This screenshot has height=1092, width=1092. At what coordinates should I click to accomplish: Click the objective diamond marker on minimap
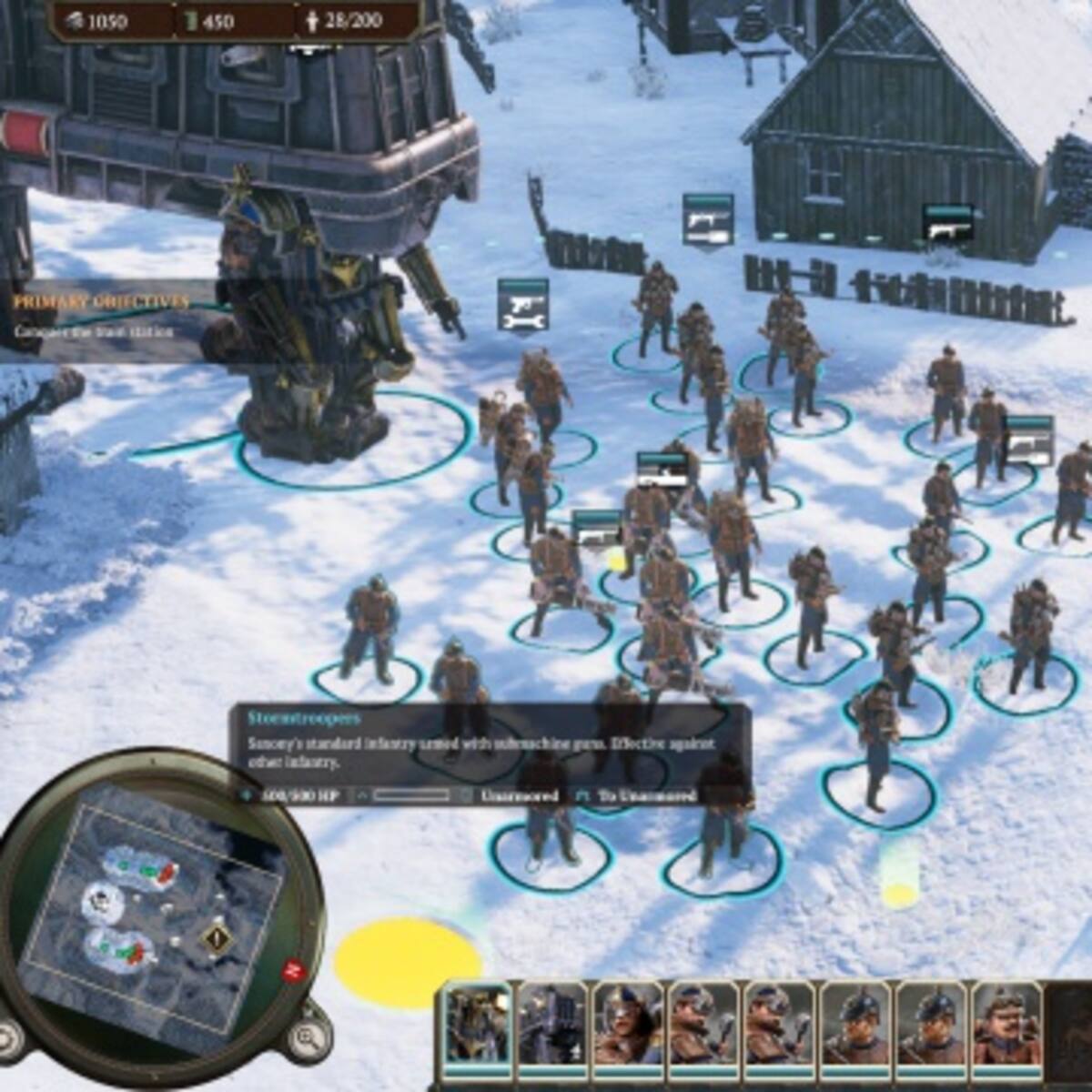[x=217, y=937]
